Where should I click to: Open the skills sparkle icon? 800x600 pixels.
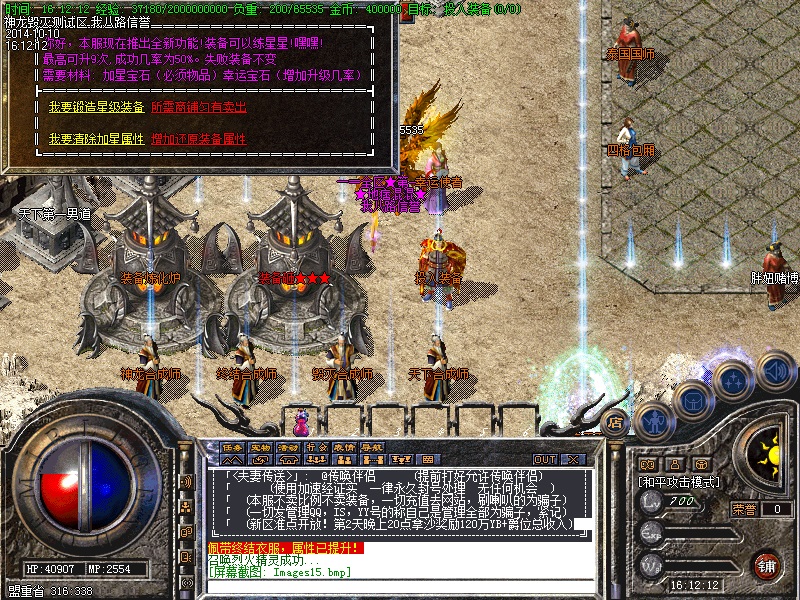733,381
